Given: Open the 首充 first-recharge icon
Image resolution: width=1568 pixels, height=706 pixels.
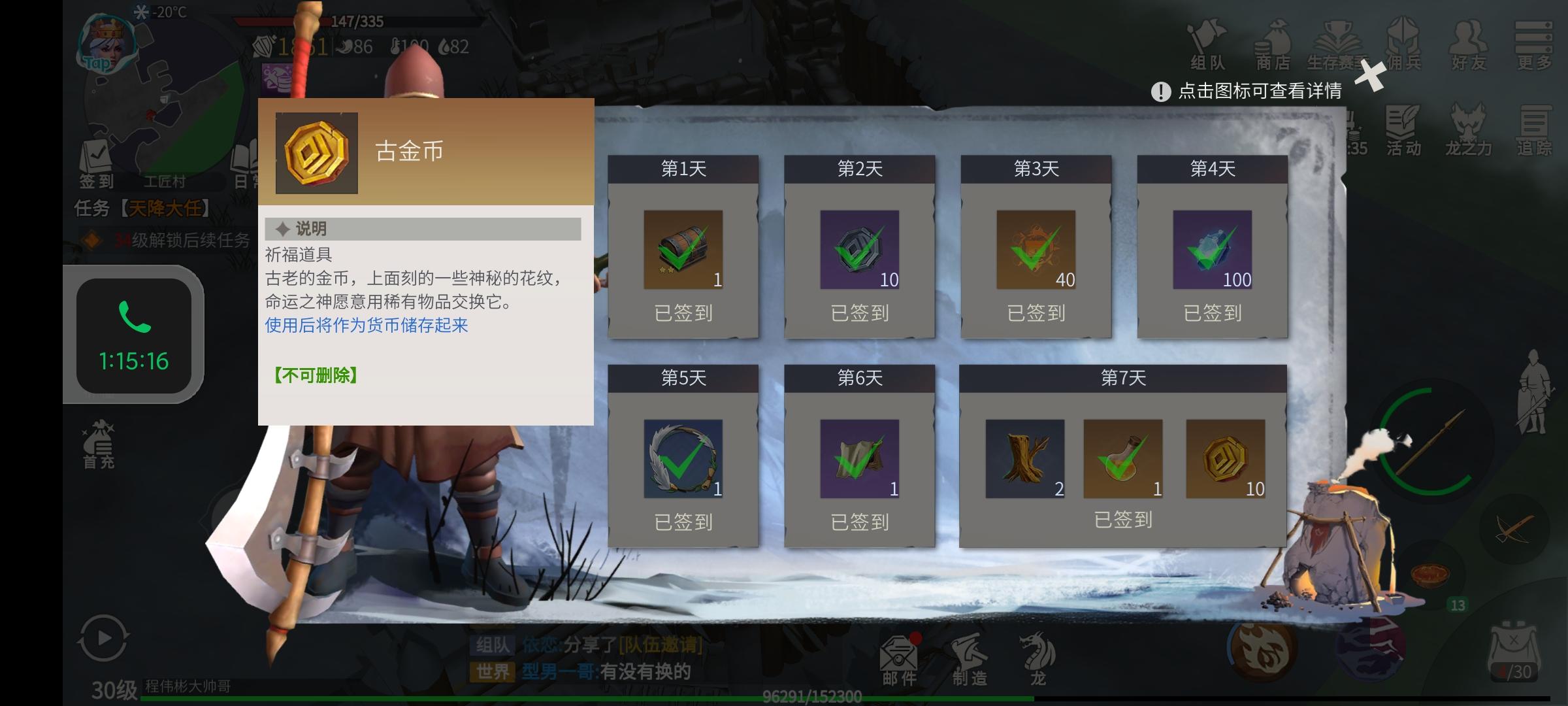Looking at the screenshot, I should coord(99,445).
